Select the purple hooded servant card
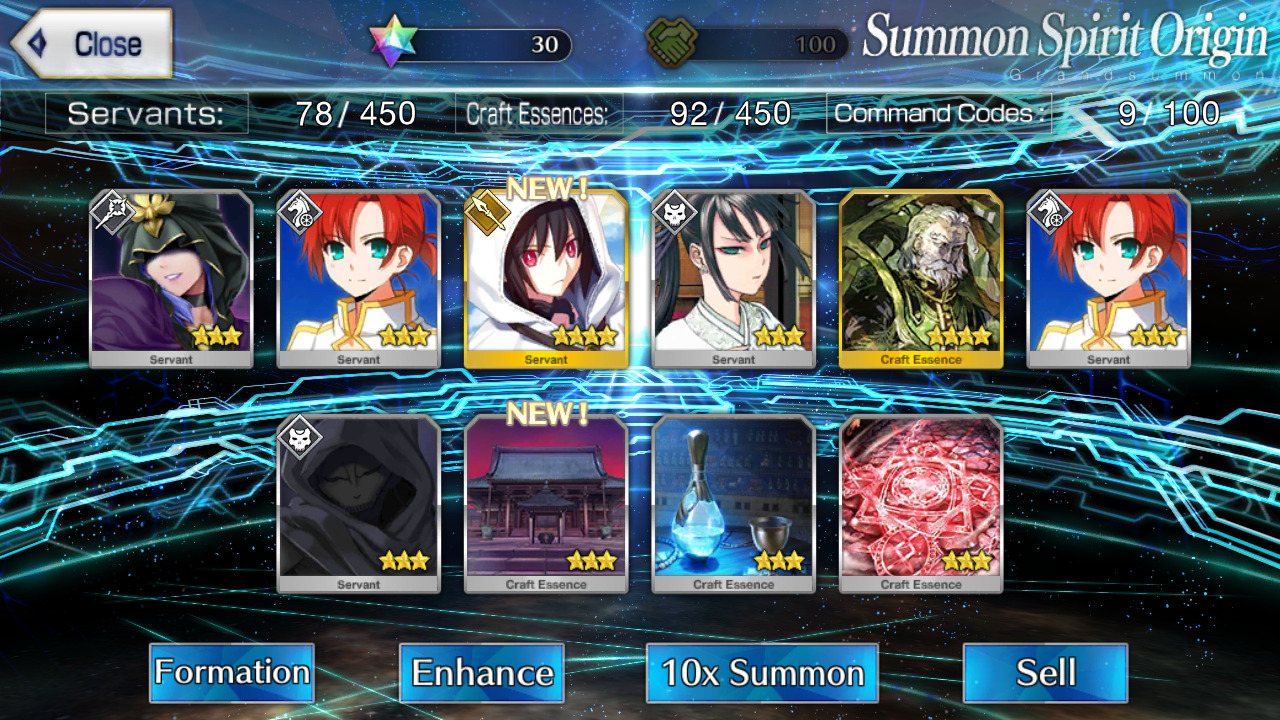 click(171, 278)
